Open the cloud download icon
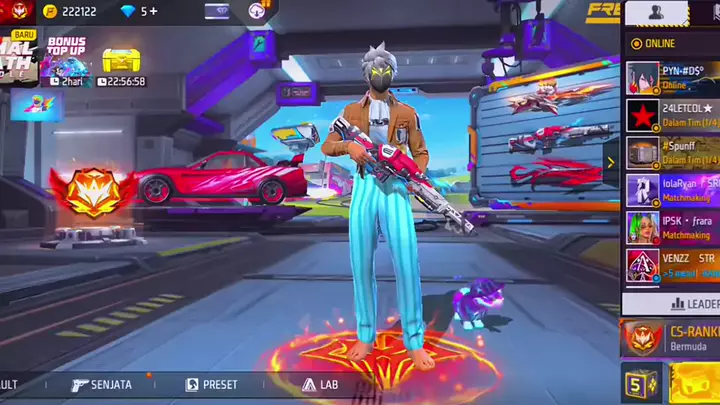This screenshot has height=405, width=720. coord(258,11)
